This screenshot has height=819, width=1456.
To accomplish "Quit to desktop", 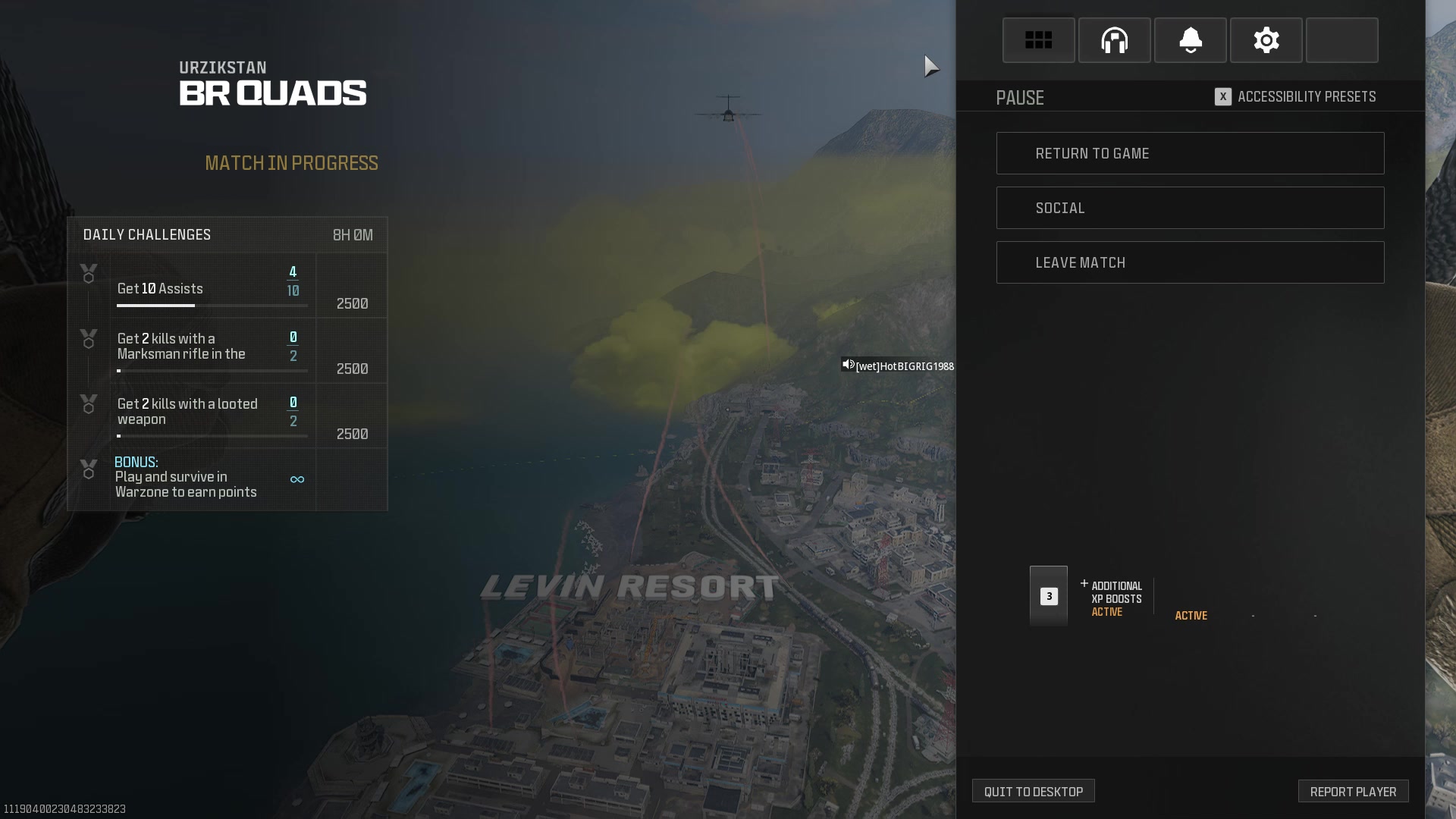I will click(1033, 791).
